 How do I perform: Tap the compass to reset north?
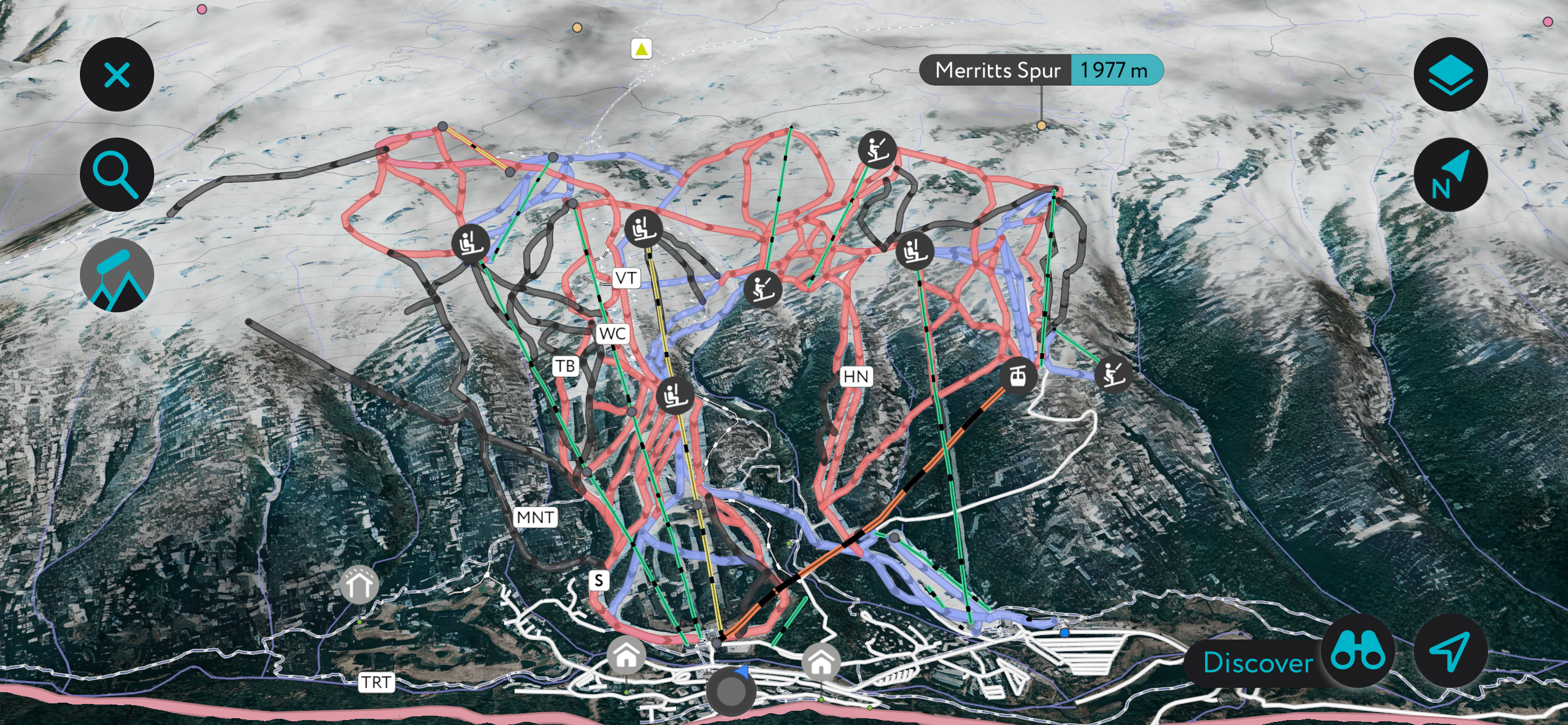pyautogui.click(x=1450, y=175)
